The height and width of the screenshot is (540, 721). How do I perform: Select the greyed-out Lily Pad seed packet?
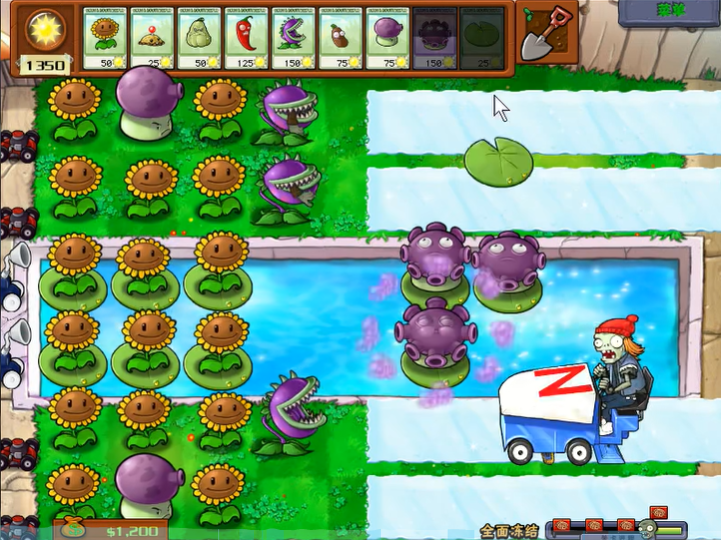pyautogui.click(x=480, y=39)
